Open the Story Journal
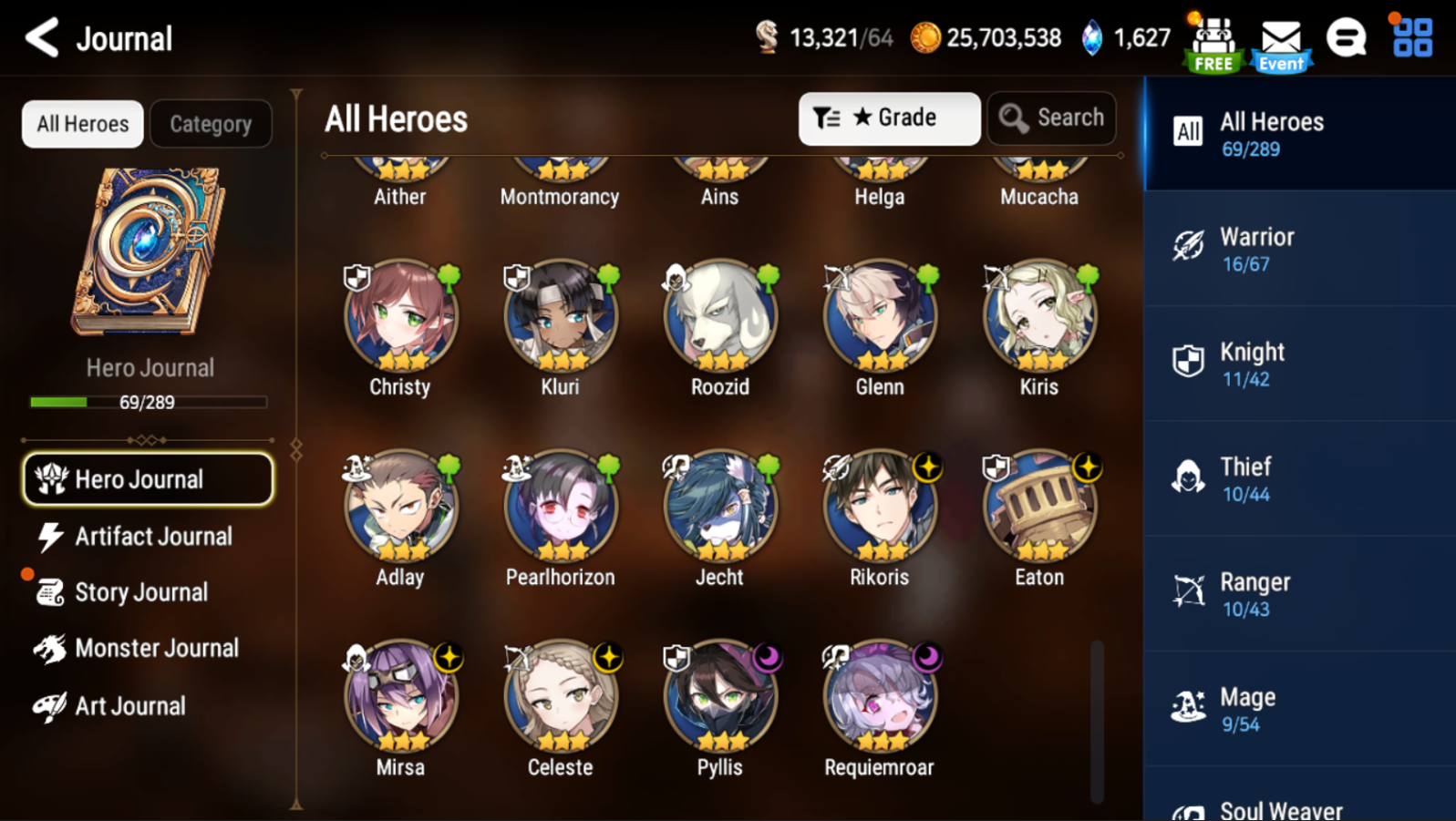 pos(141,592)
